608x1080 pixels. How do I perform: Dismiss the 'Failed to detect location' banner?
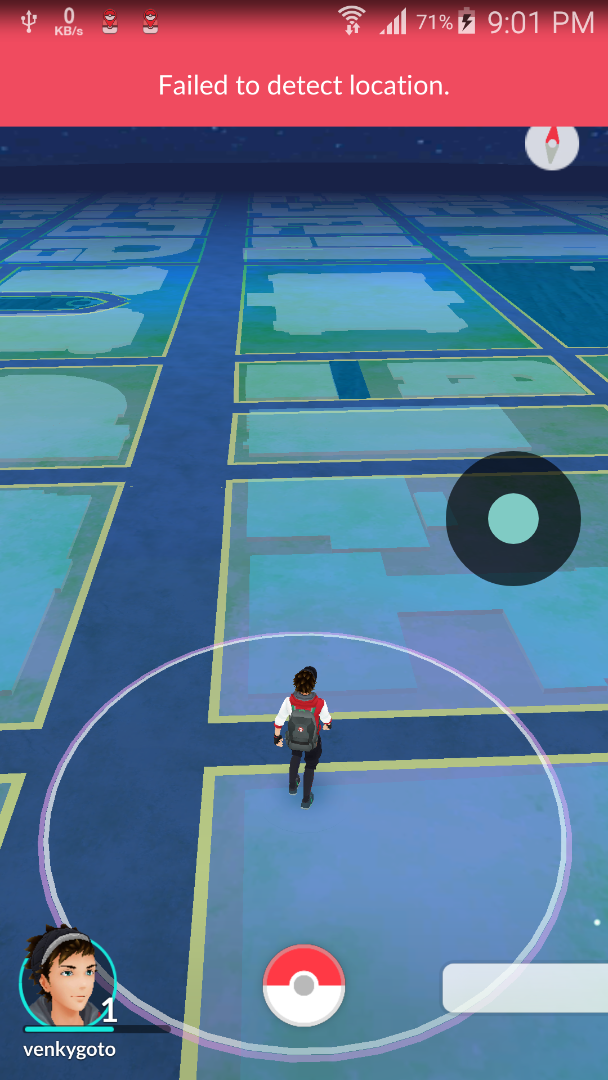point(304,86)
